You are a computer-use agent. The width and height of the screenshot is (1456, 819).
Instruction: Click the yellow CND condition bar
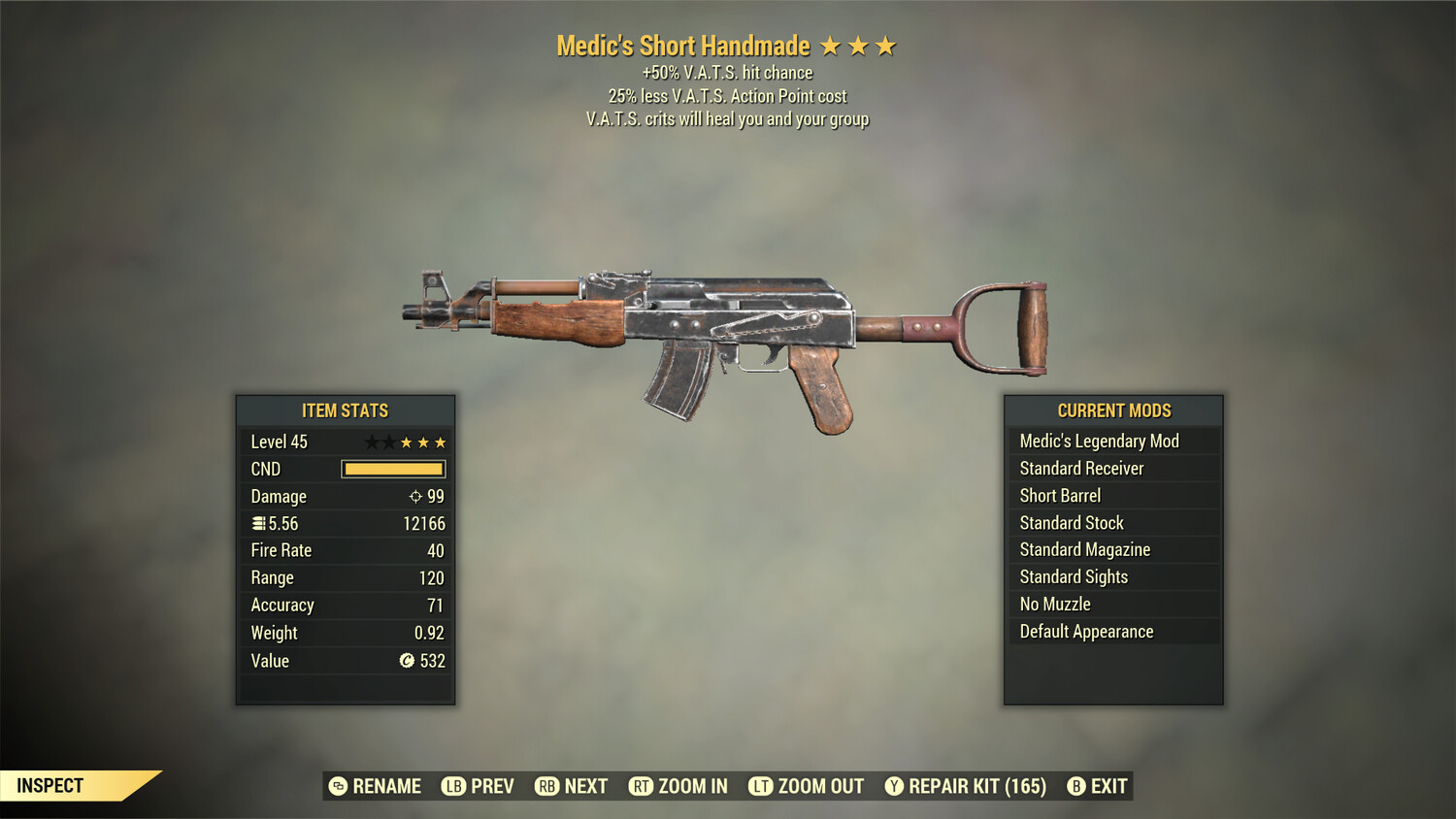pyautogui.click(x=392, y=469)
